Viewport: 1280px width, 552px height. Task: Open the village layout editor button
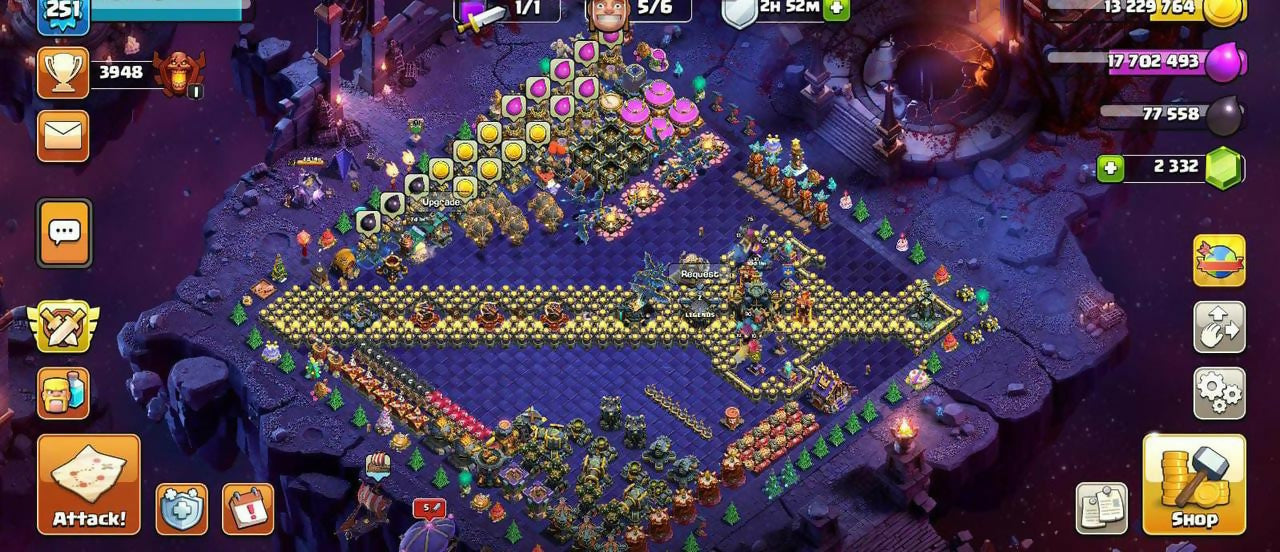(1219, 327)
